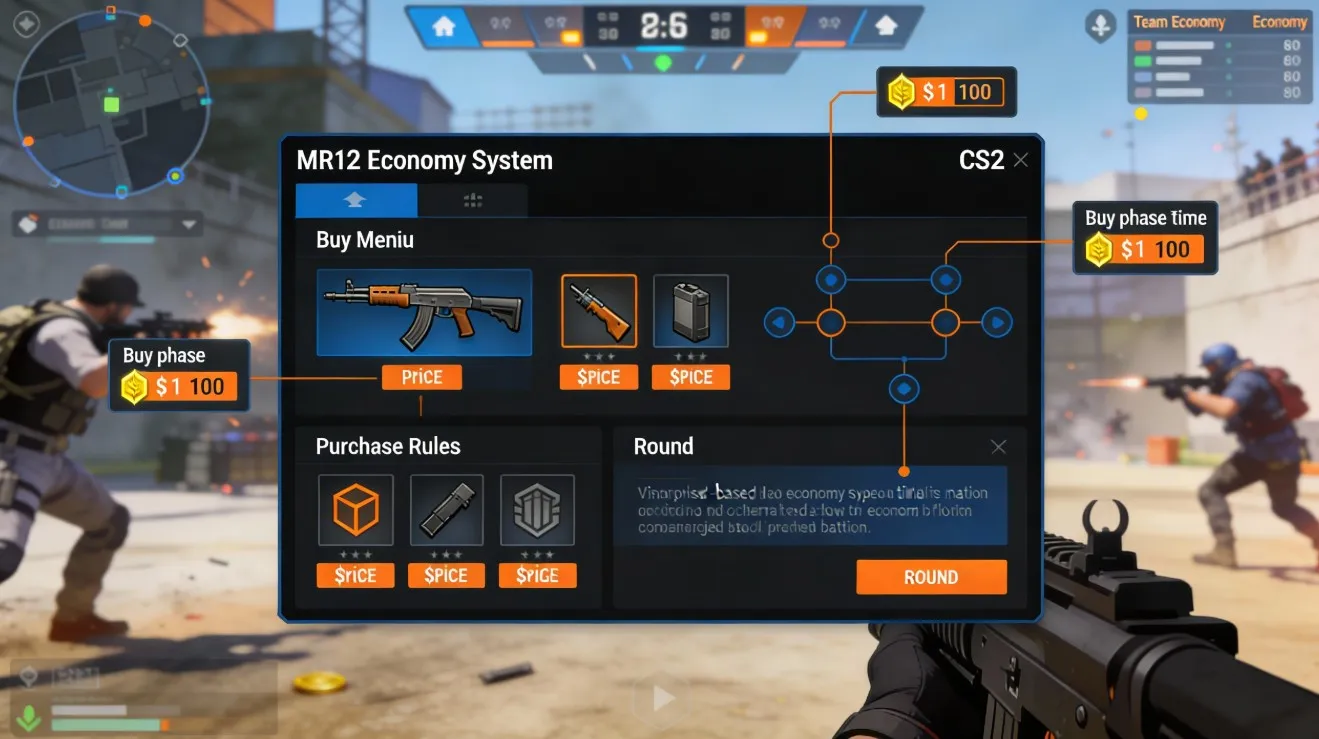Click the price button under the AK-47
1319x739 pixels.
(x=421, y=377)
